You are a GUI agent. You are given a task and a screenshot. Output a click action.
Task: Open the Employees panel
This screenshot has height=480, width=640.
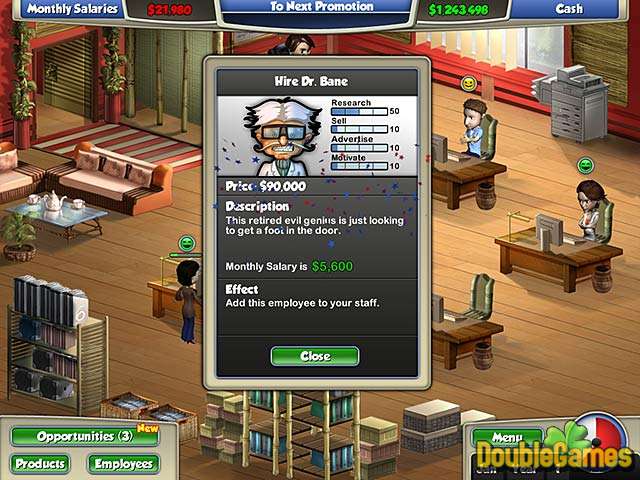click(123, 464)
